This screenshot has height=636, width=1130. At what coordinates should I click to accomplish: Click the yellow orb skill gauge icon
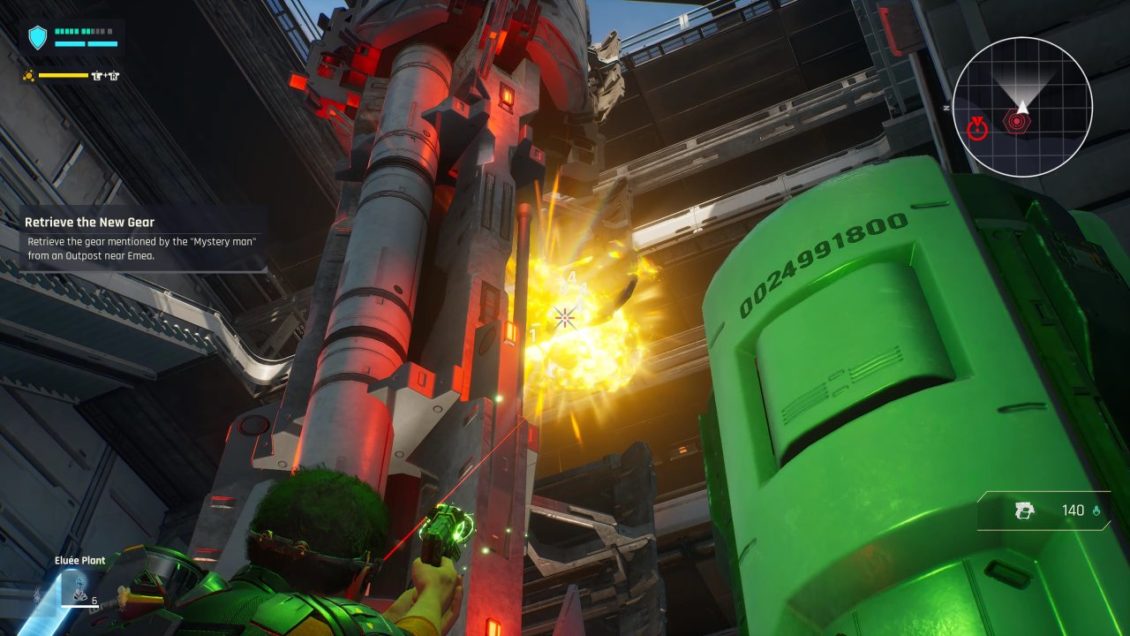[30, 76]
